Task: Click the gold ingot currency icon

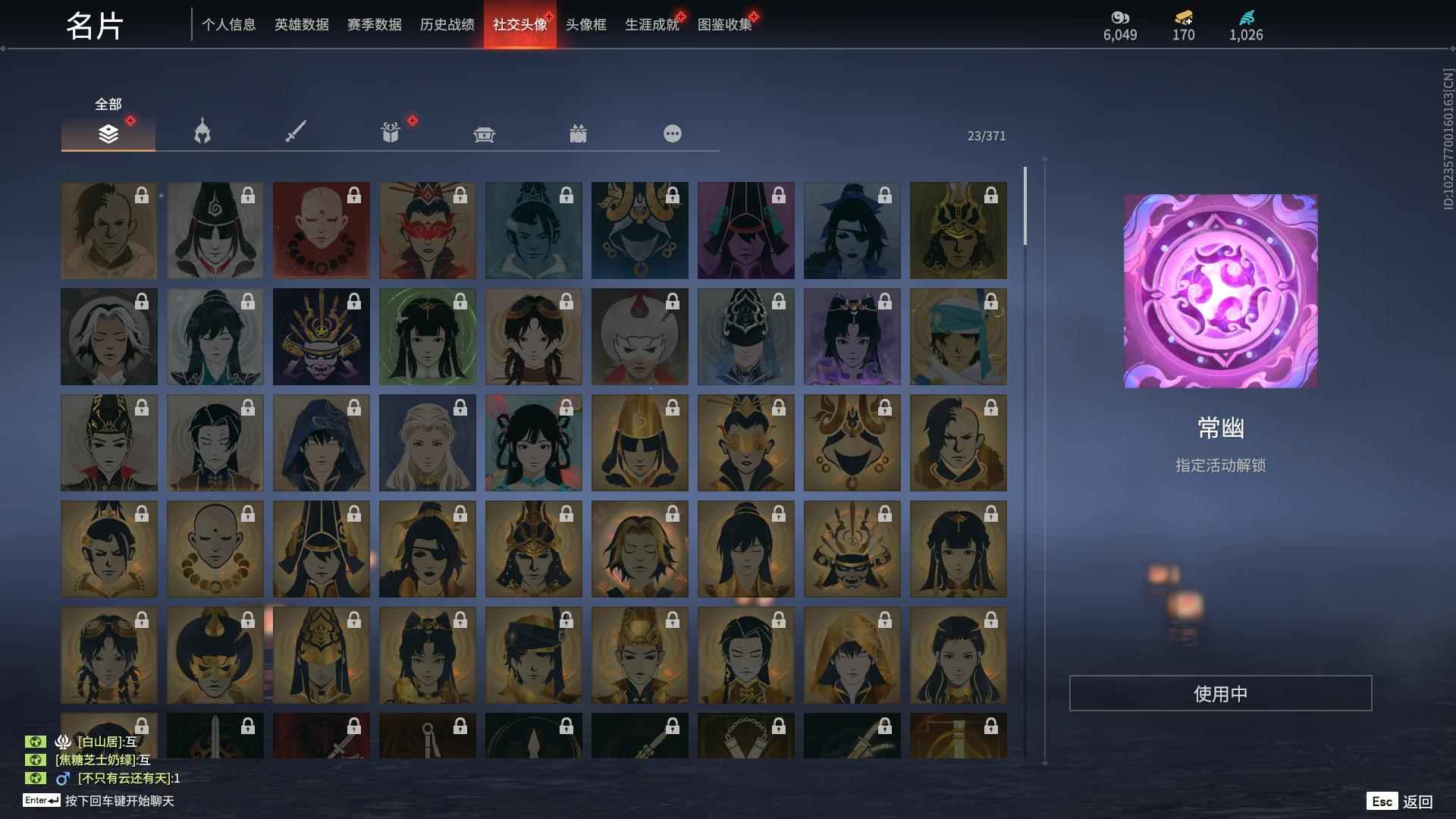Action: click(x=1183, y=18)
